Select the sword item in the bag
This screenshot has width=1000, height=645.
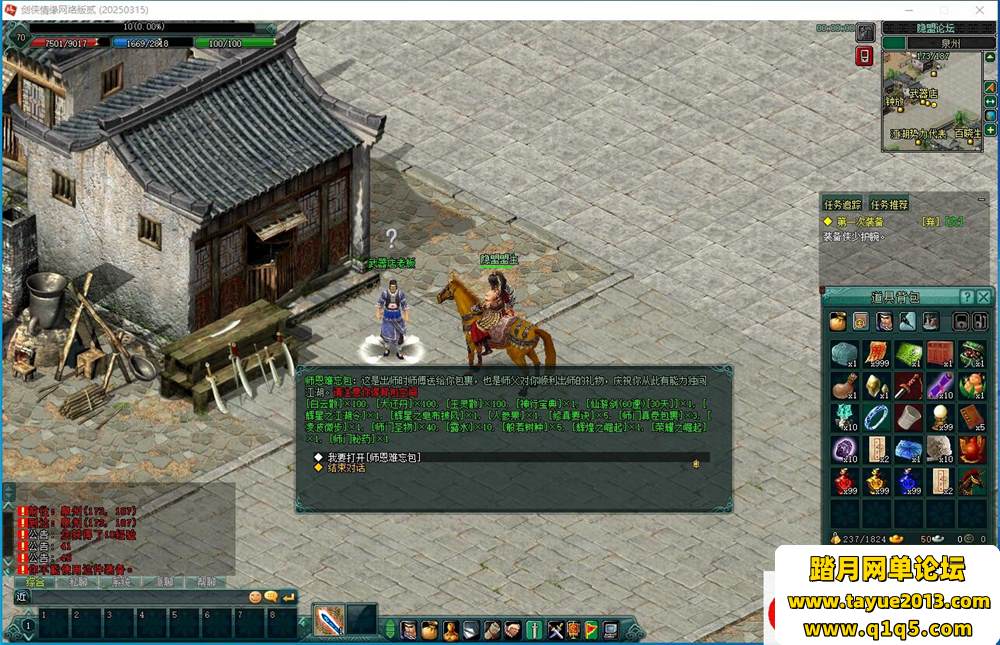[x=908, y=385]
